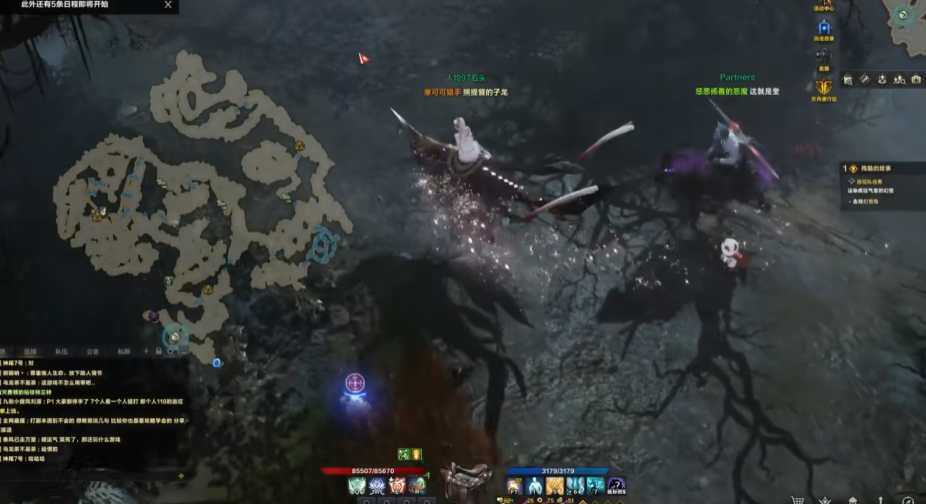Select the 私聊 private chat tab

tap(123, 352)
